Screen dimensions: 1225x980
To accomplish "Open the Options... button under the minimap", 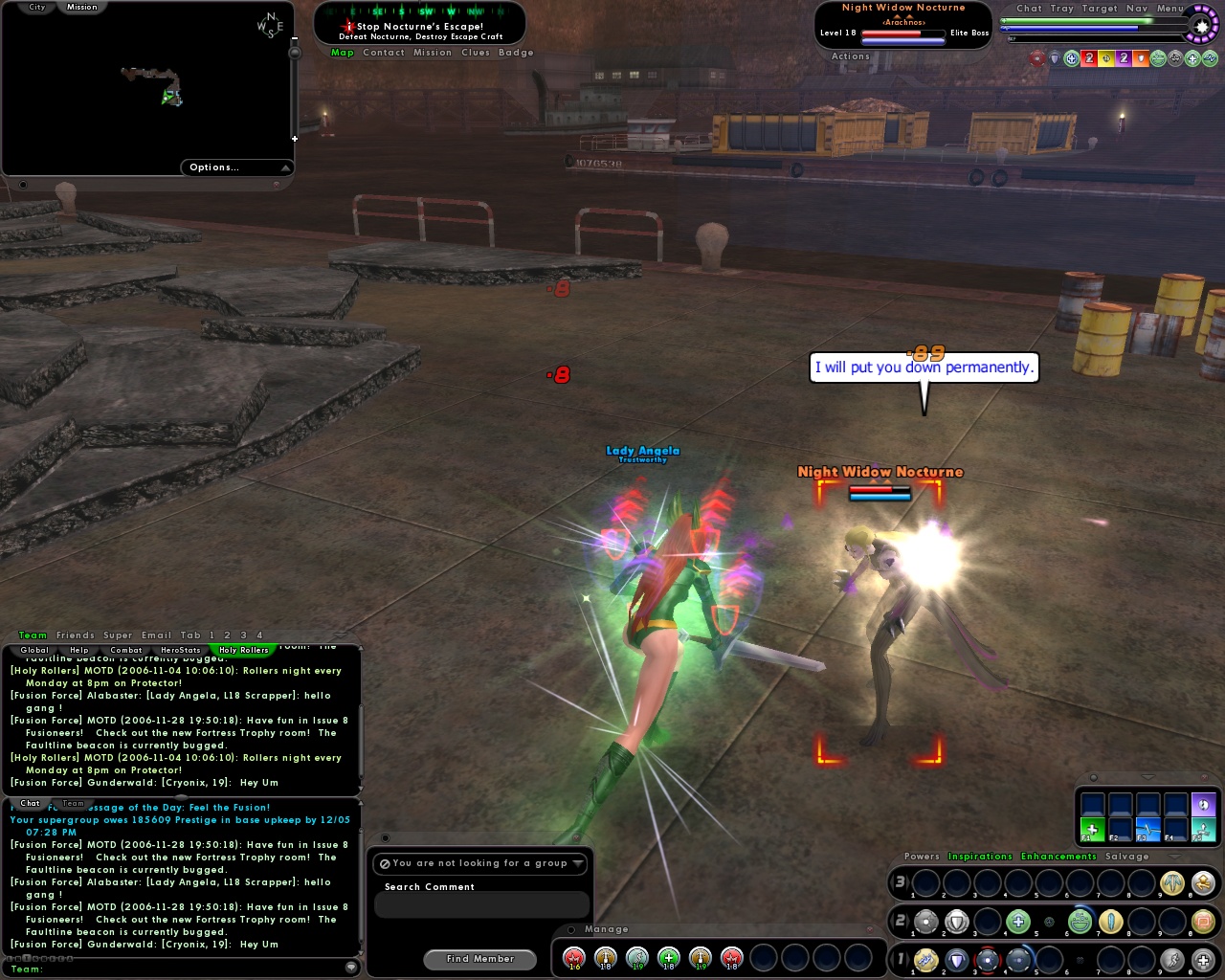I will (215, 167).
